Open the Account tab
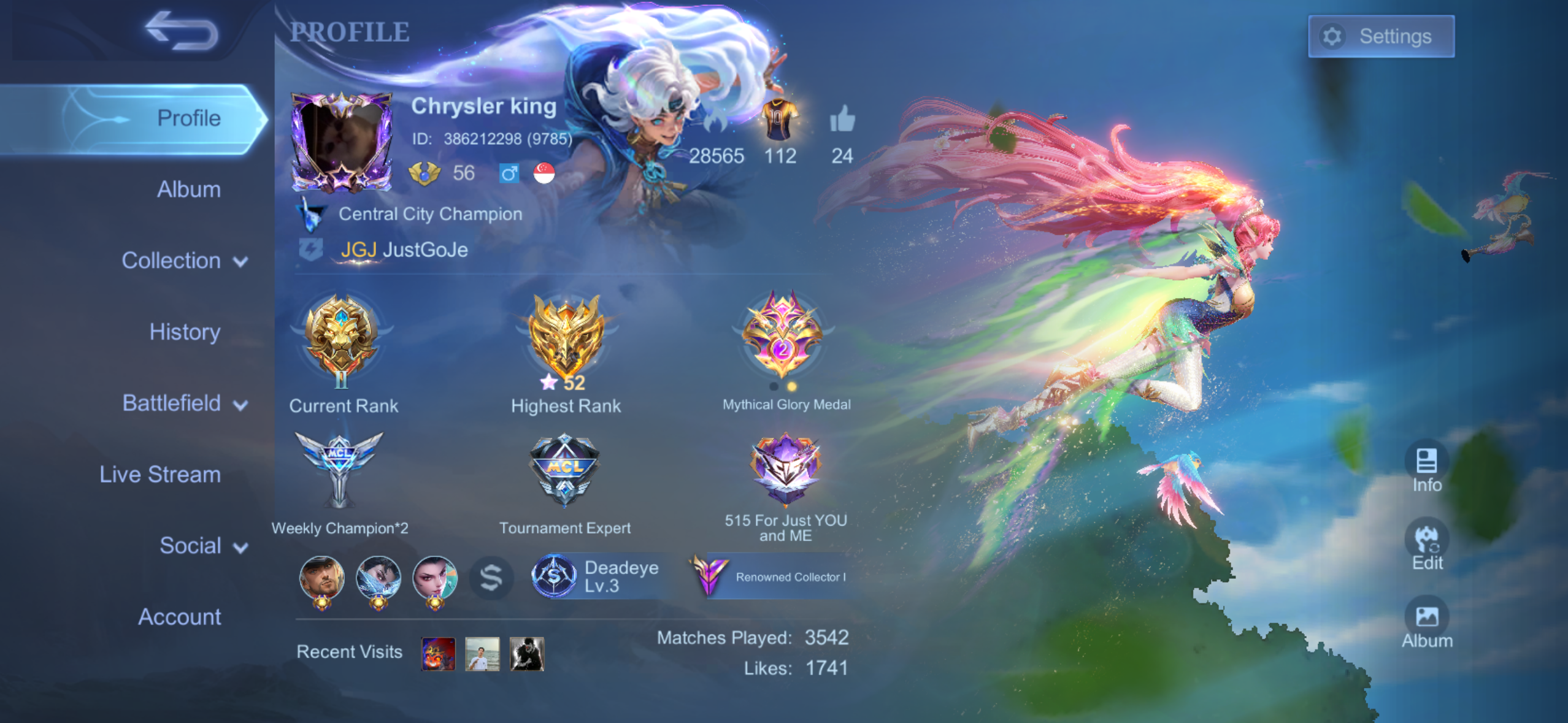Viewport: 1568px width, 723px height. click(x=179, y=616)
